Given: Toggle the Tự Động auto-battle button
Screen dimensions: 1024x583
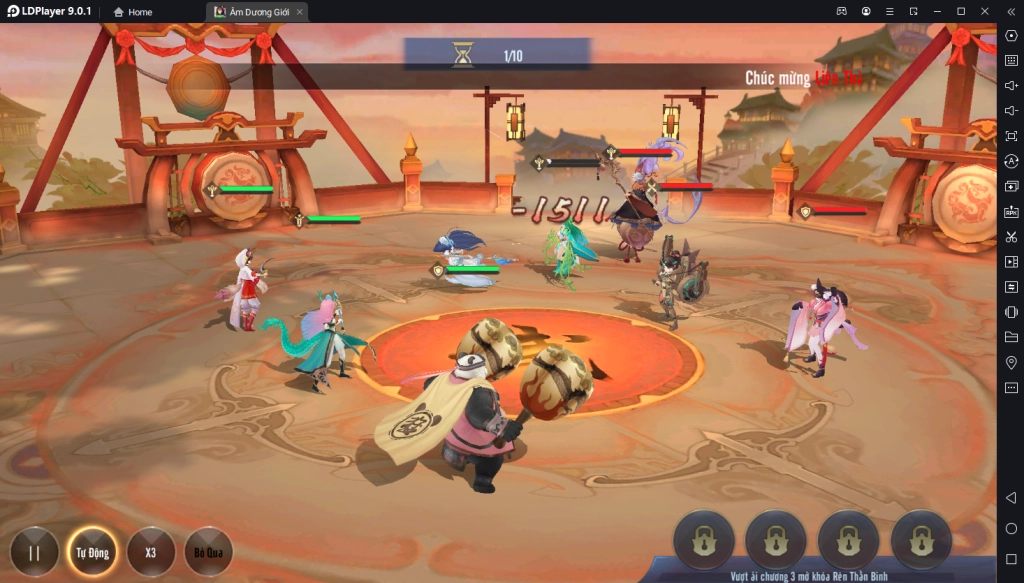Looking at the screenshot, I should click(92, 551).
